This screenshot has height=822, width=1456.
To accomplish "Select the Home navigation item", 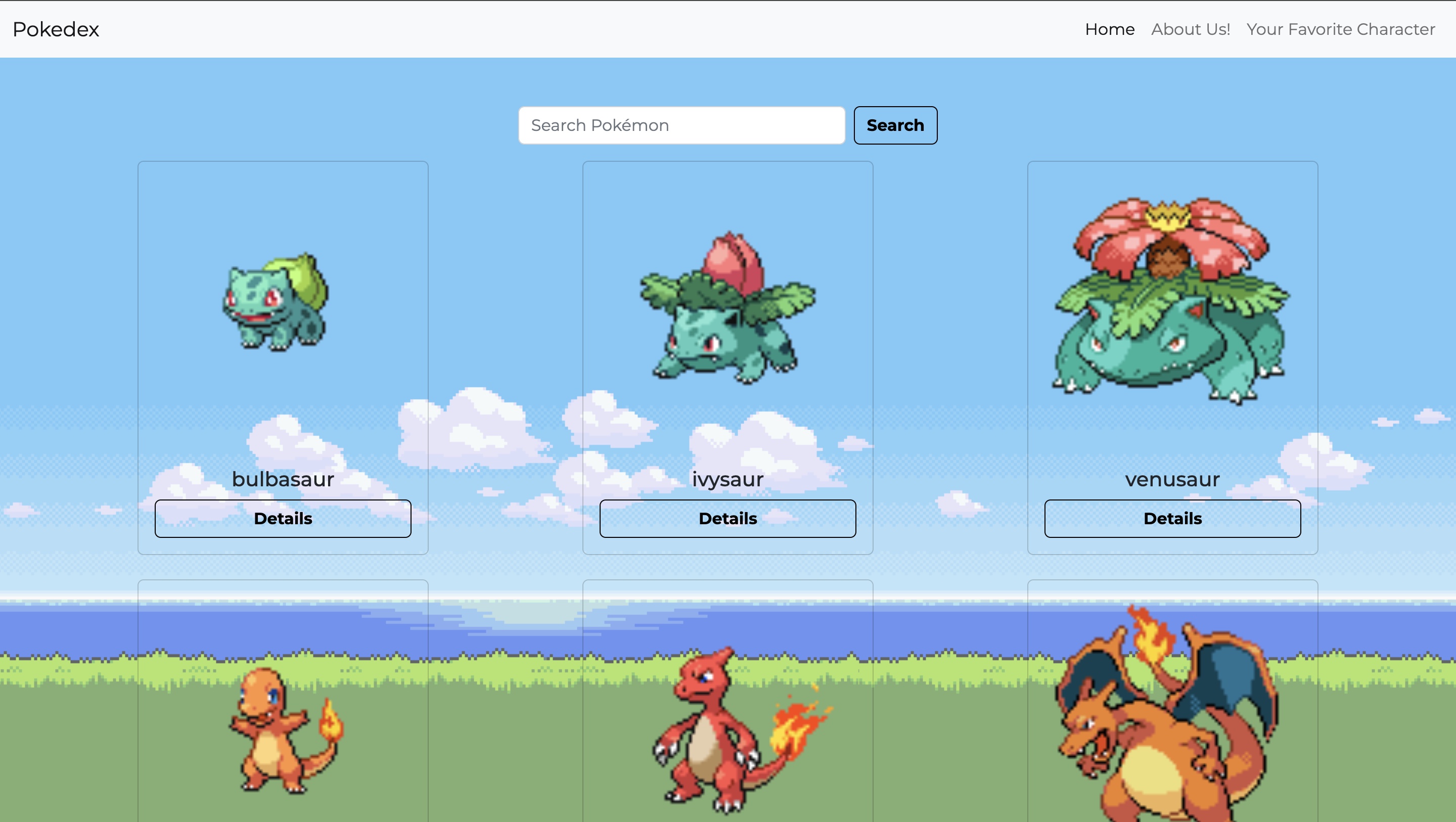I will [x=1109, y=29].
